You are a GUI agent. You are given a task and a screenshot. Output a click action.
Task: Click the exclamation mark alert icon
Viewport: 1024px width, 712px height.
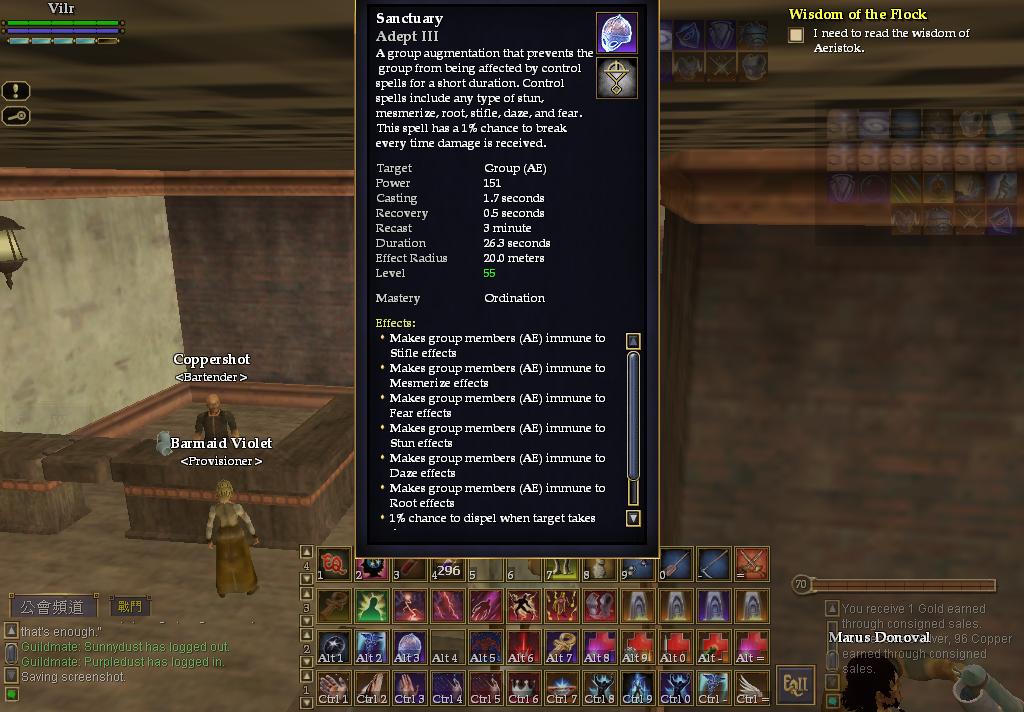(16, 91)
